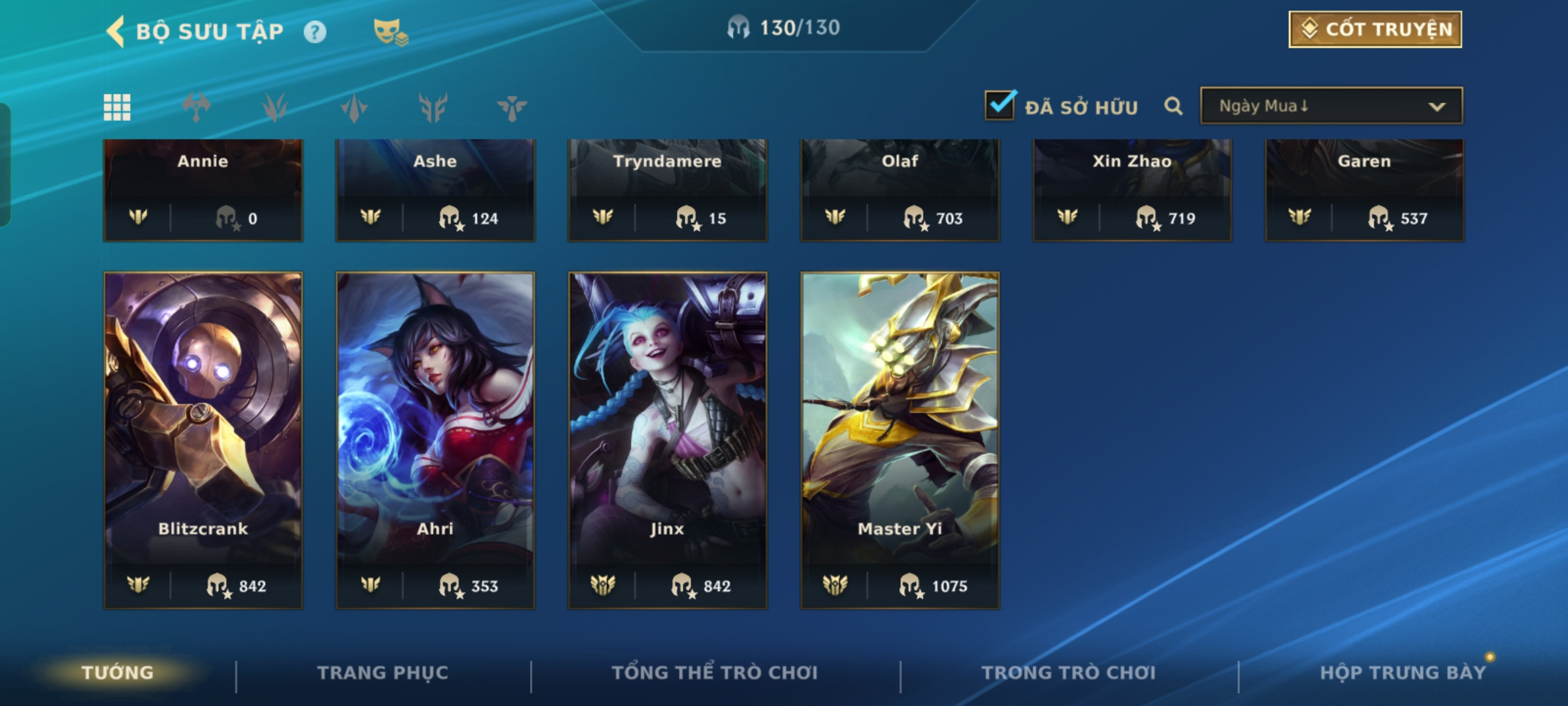
Task: Show all champions with grid filter
Action: point(117,107)
